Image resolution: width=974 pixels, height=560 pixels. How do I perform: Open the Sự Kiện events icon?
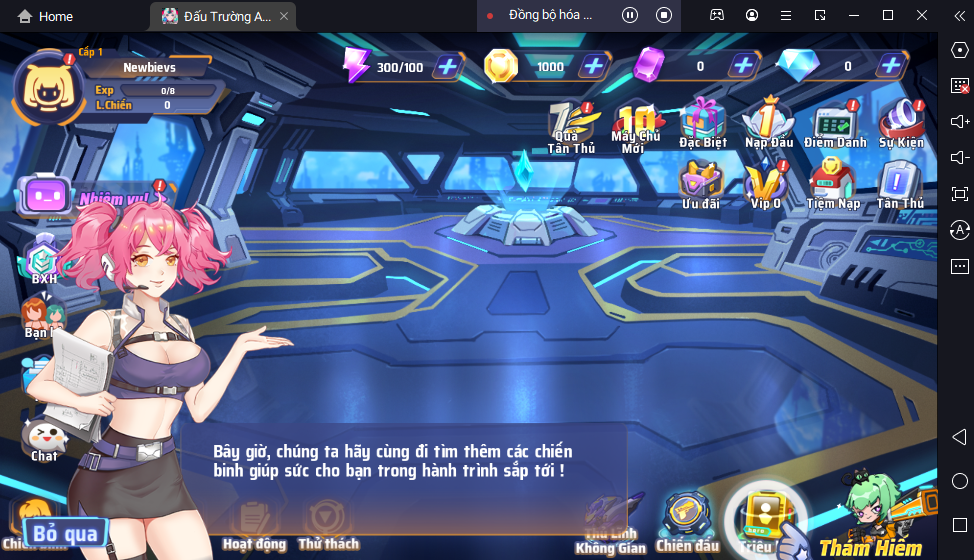pos(901,122)
